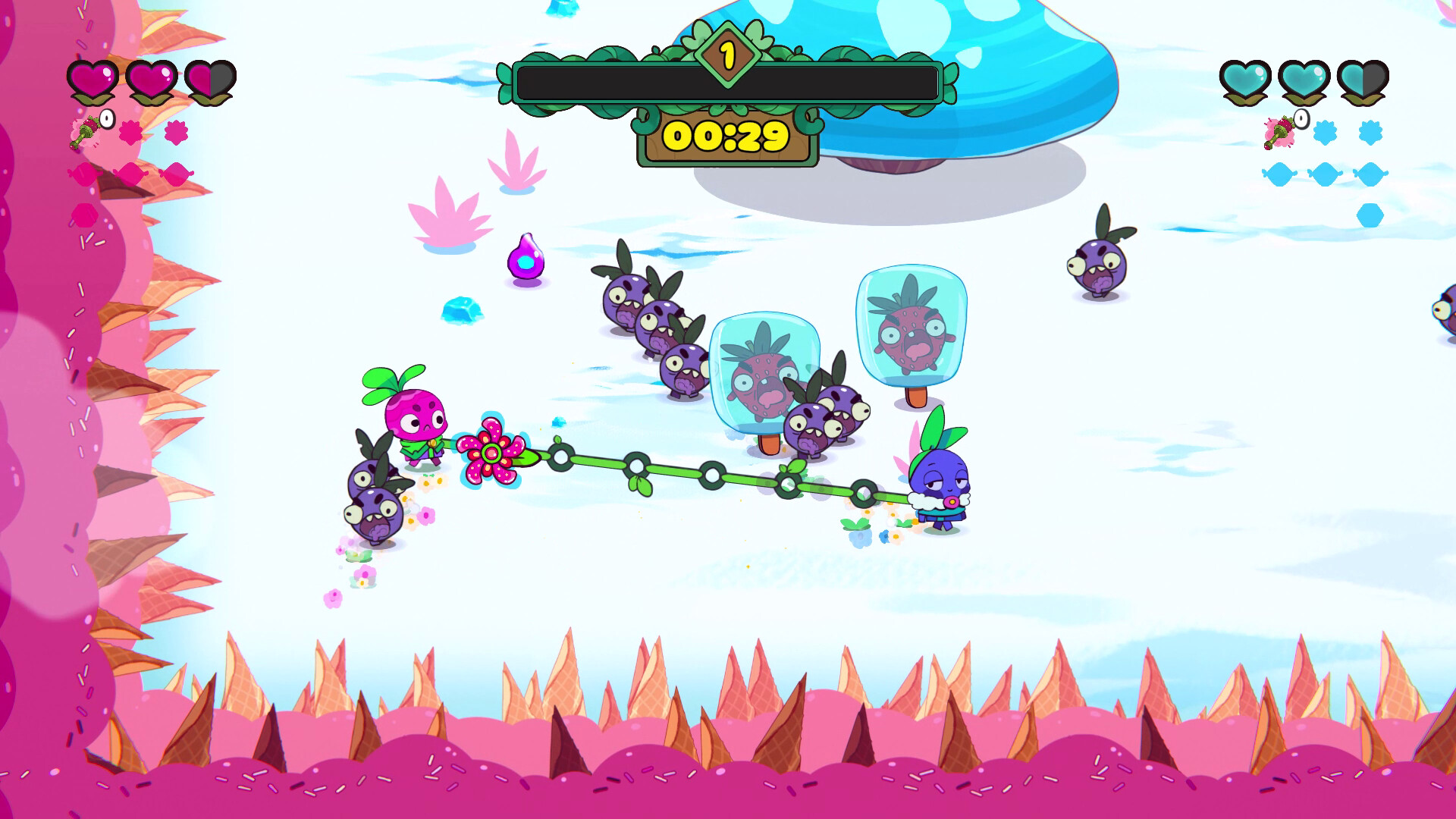Viewport: 1456px width, 819px height.
Task: Click the blue hexagon gem slot in right HUD
Action: point(1371,214)
